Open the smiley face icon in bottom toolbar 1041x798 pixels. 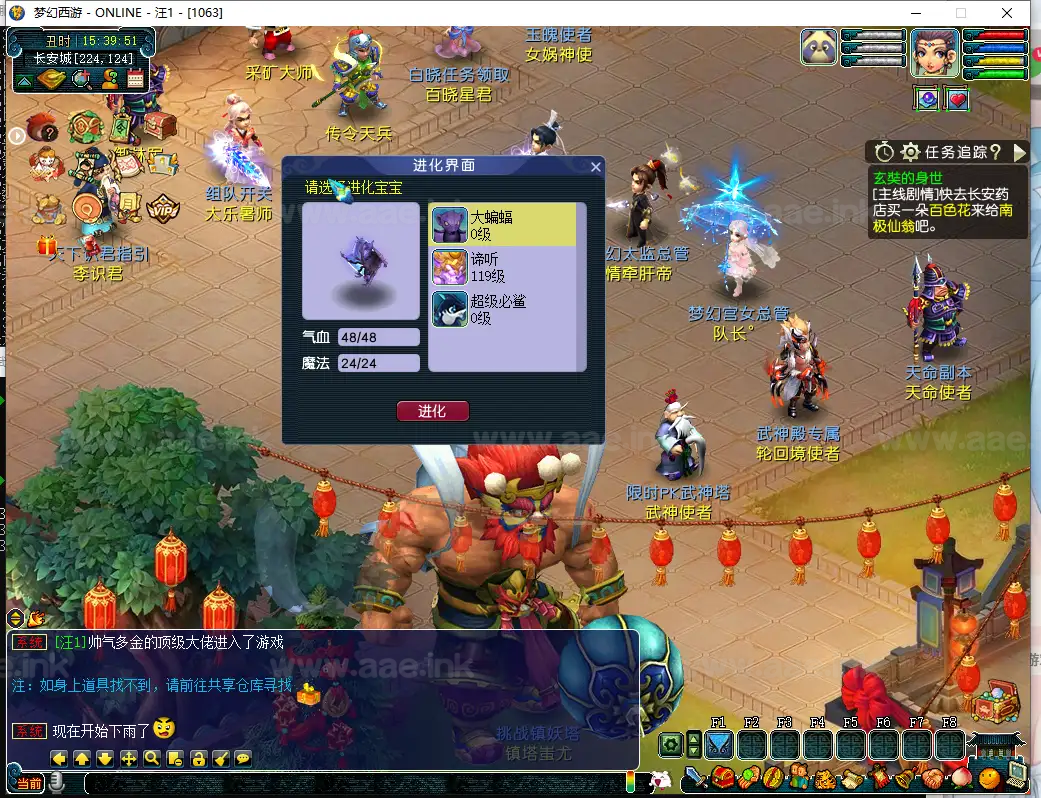point(989,777)
